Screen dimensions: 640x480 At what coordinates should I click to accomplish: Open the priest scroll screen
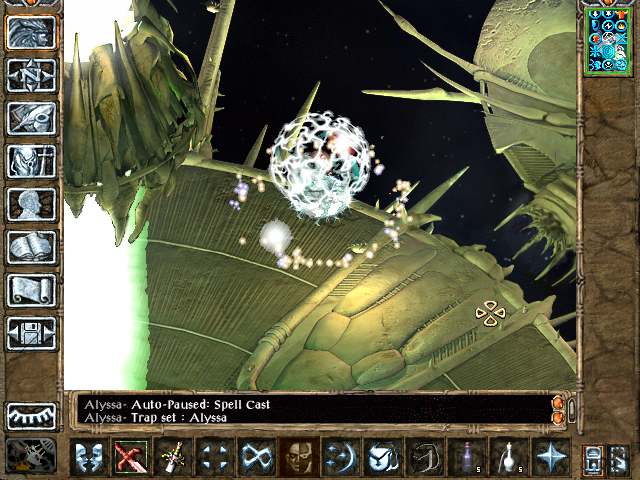coord(32,290)
